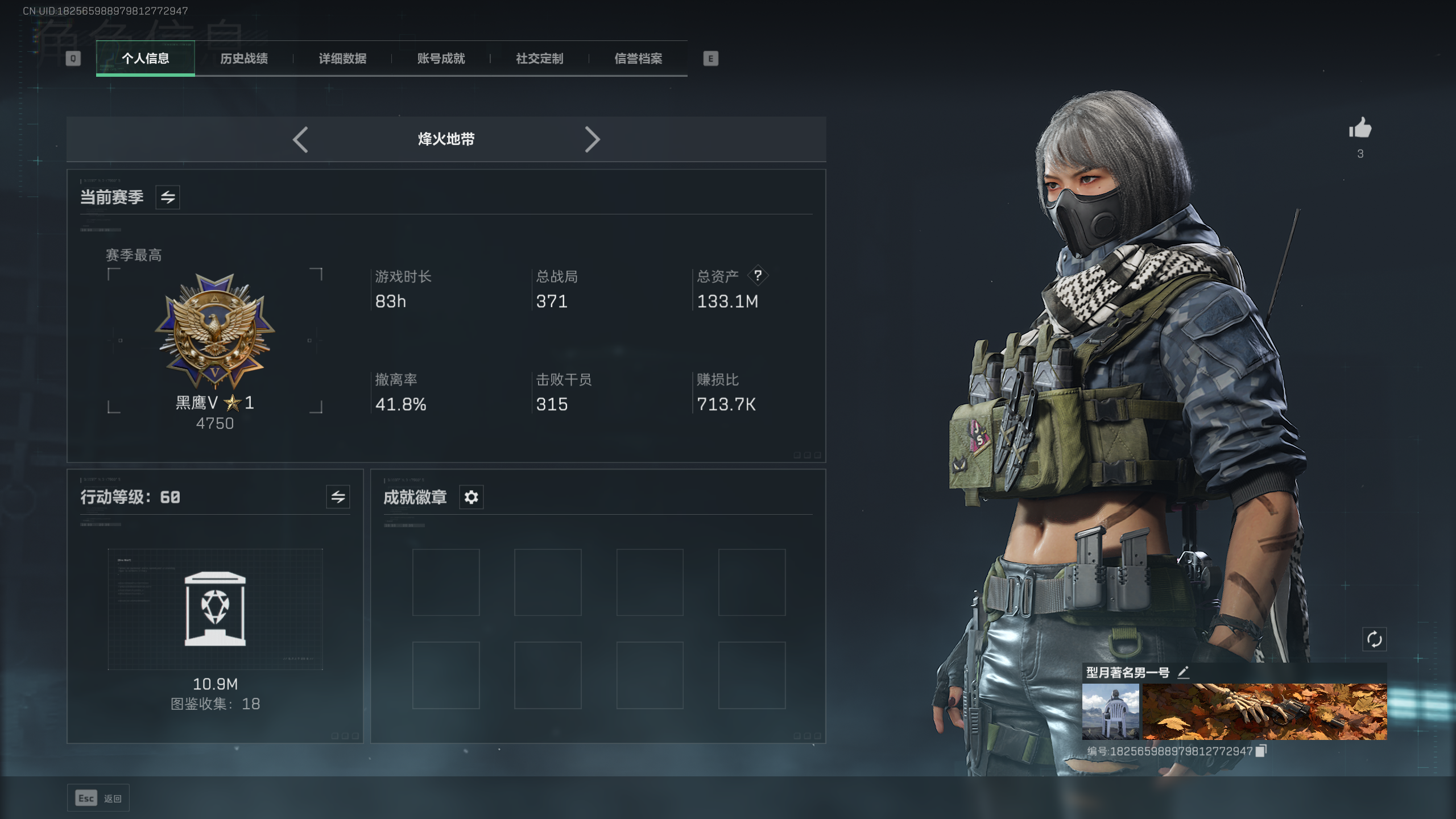Show the 信誉档案 tab
The image size is (1456, 819).
(638, 59)
